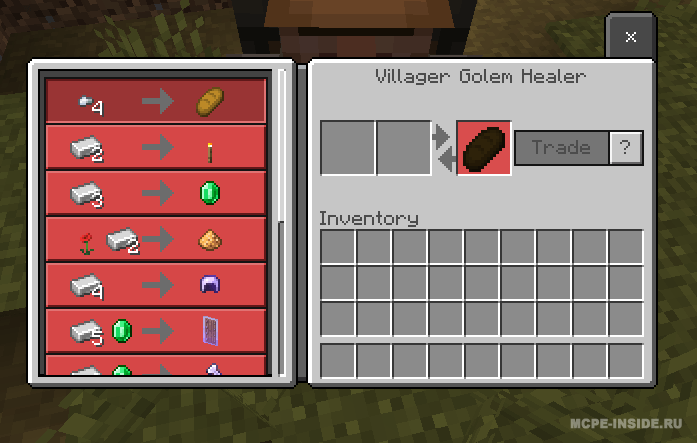
Task: Take the bread from the output slot
Action: point(484,148)
